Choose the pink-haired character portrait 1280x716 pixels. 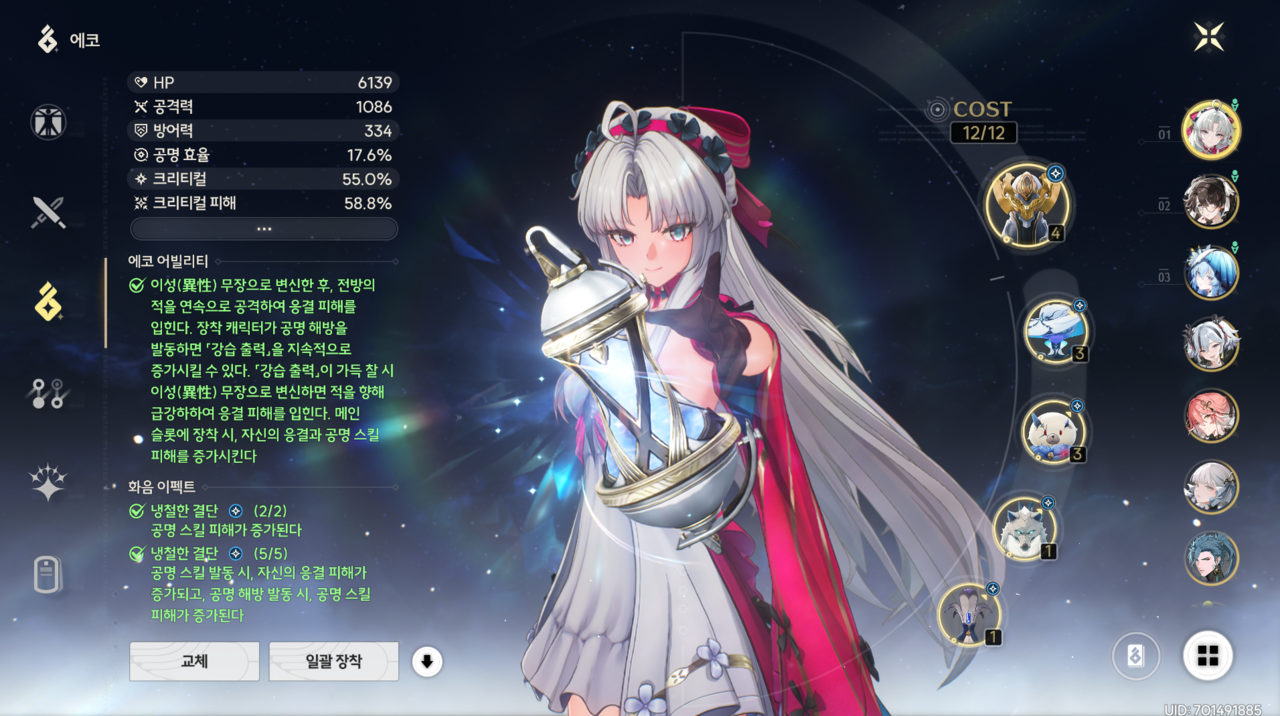(1211, 416)
